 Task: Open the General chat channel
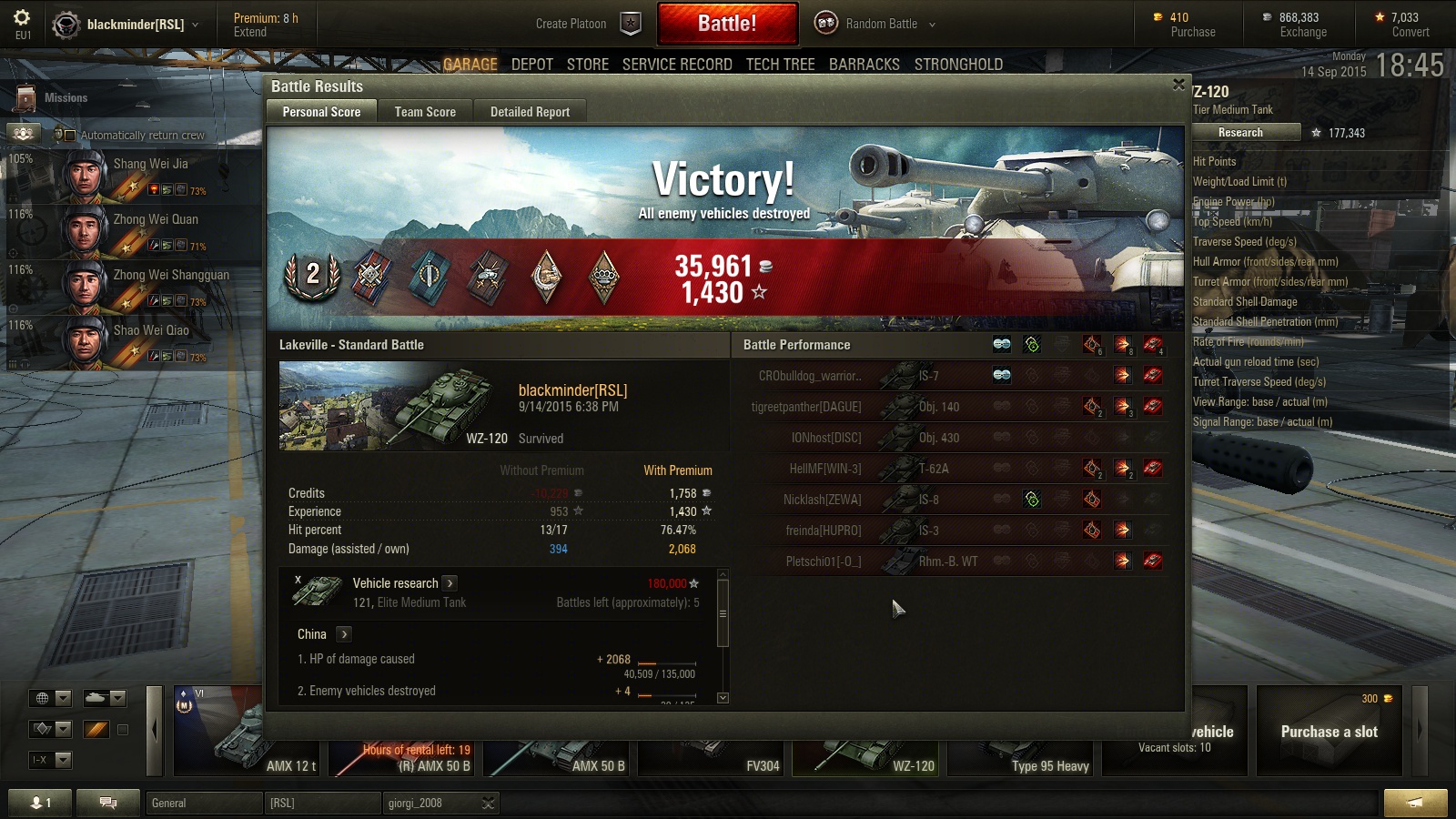click(202, 803)
